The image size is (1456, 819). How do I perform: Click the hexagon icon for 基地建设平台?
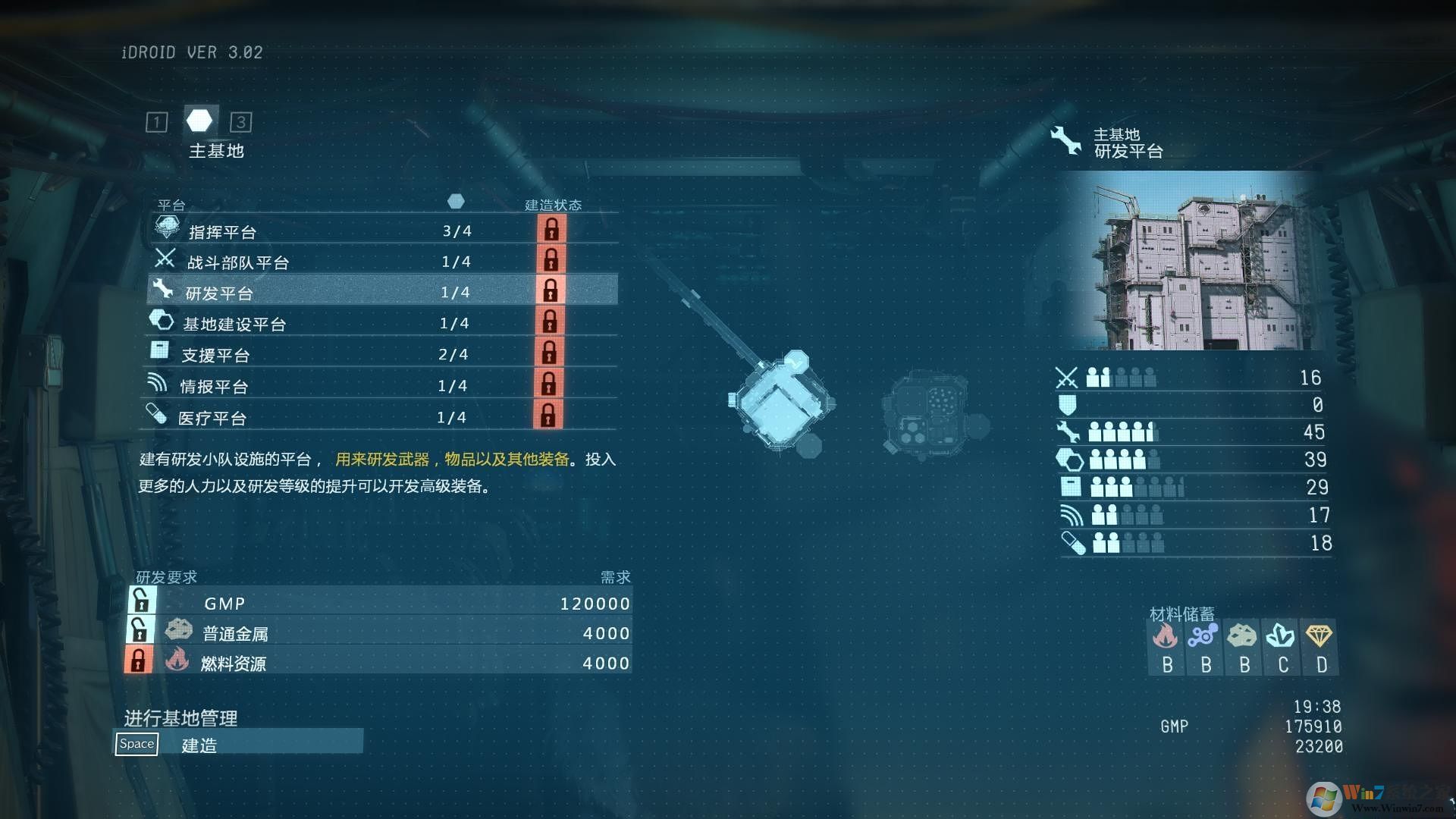[162, 320]
